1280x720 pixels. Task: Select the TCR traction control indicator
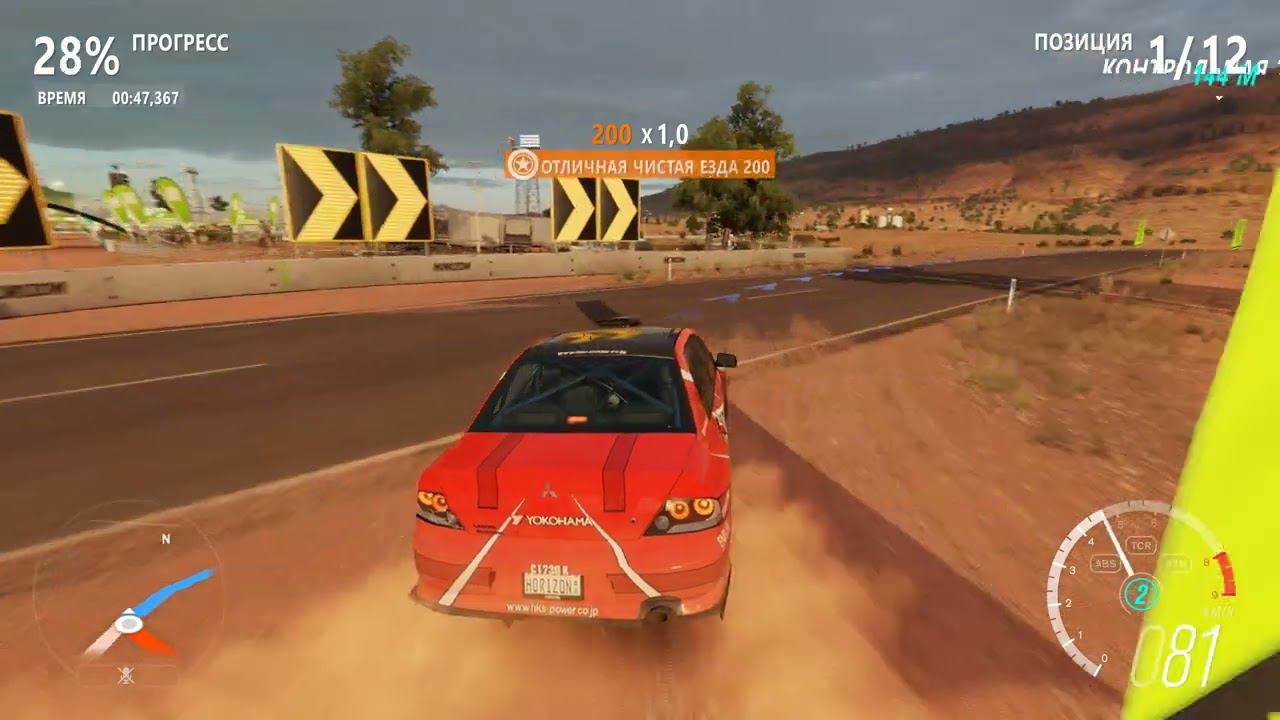click(x=1140, y=545)
